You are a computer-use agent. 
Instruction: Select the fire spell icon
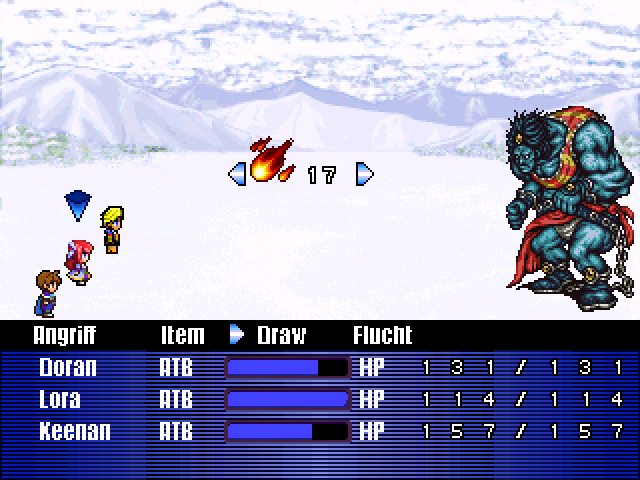pyautogui.click(x=269, y=162)
